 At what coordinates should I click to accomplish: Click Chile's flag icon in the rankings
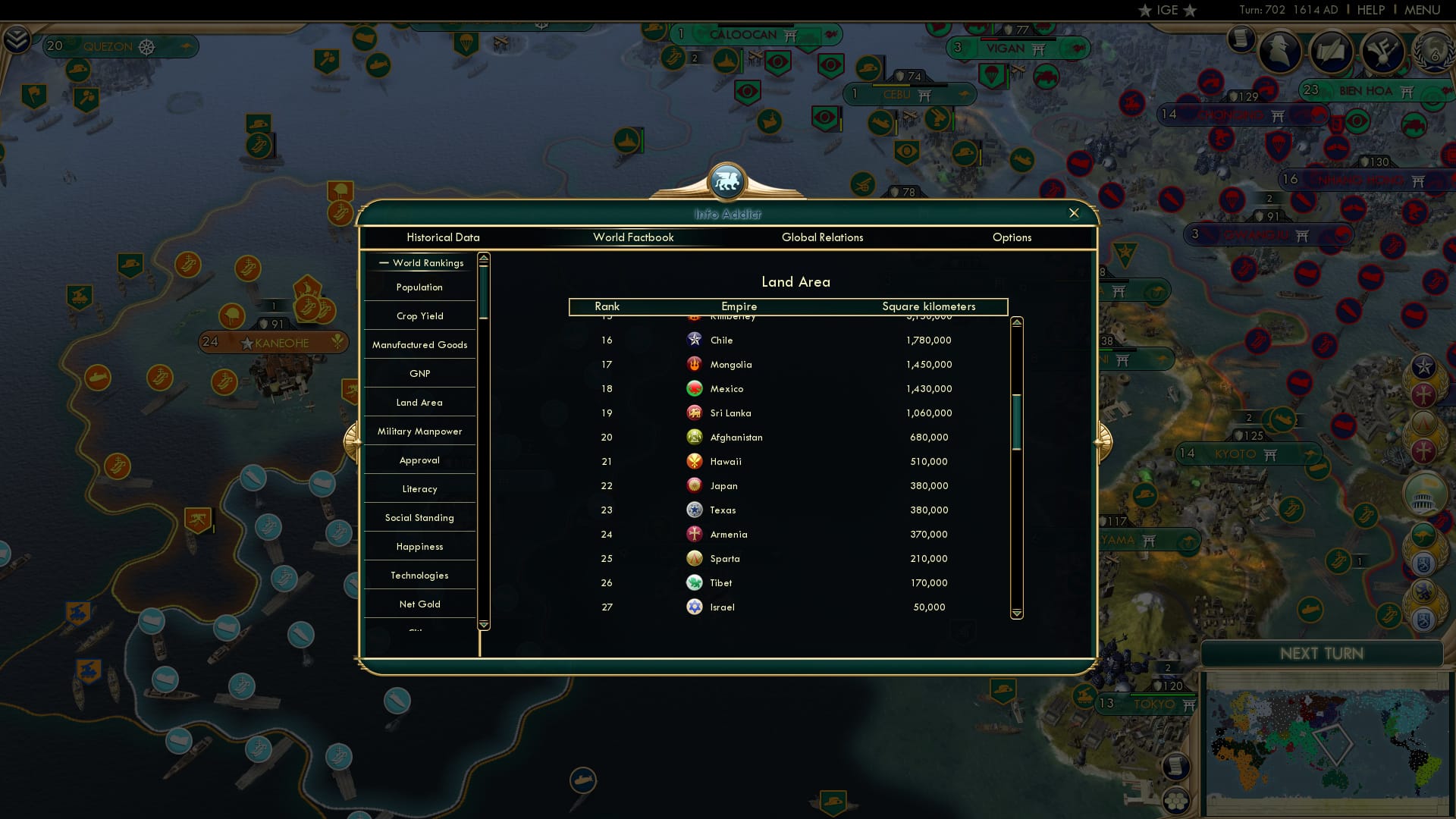coord(695,340)
